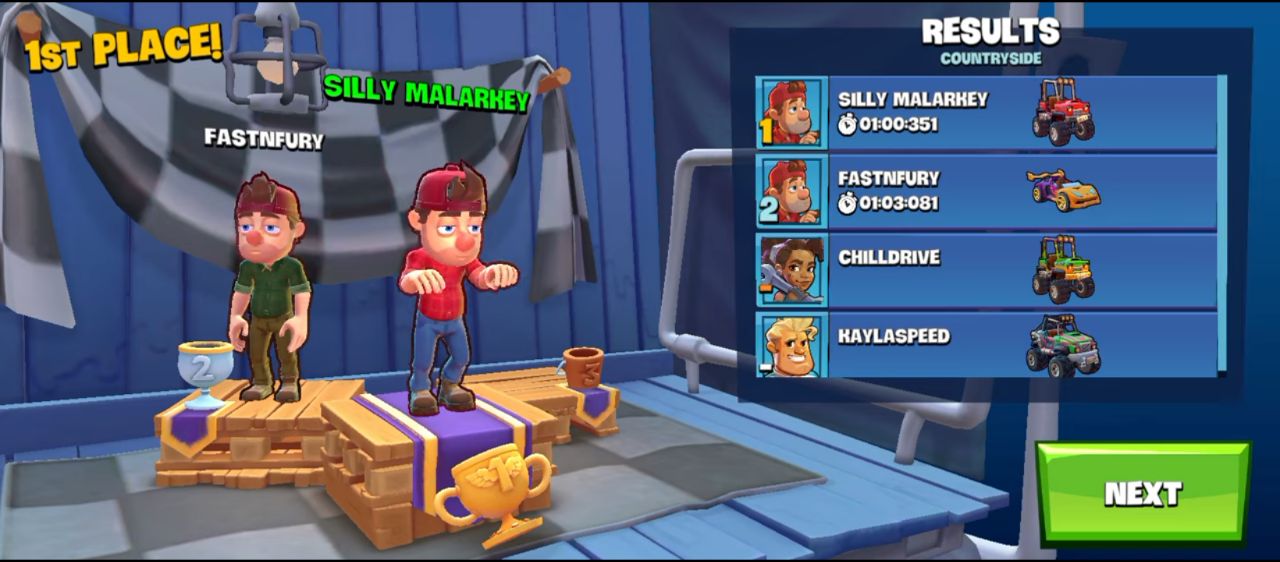
Task: Continue with the green NEXT button
Action: pyautogui.click(x=1143, y=493)
